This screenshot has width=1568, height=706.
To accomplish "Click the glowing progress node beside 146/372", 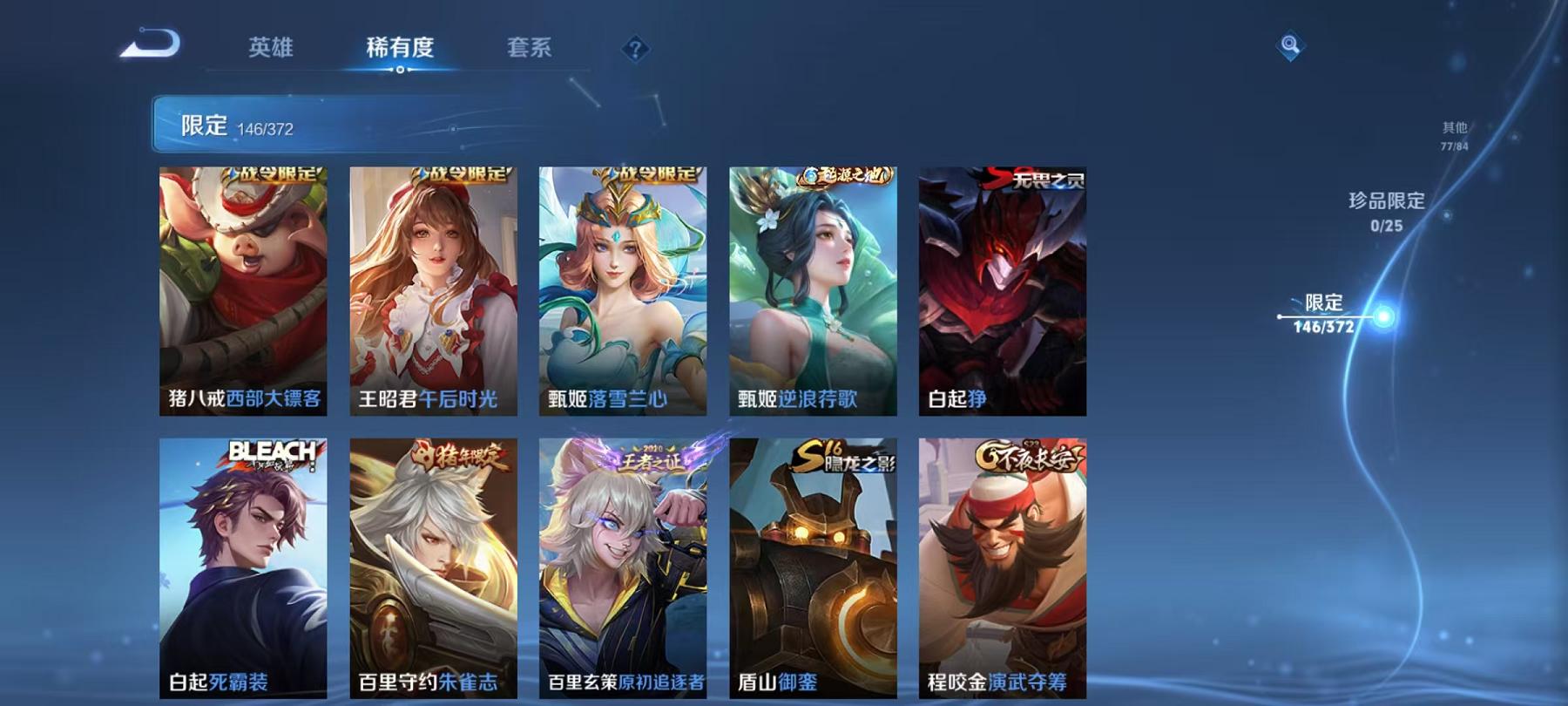I will 1382,316.
